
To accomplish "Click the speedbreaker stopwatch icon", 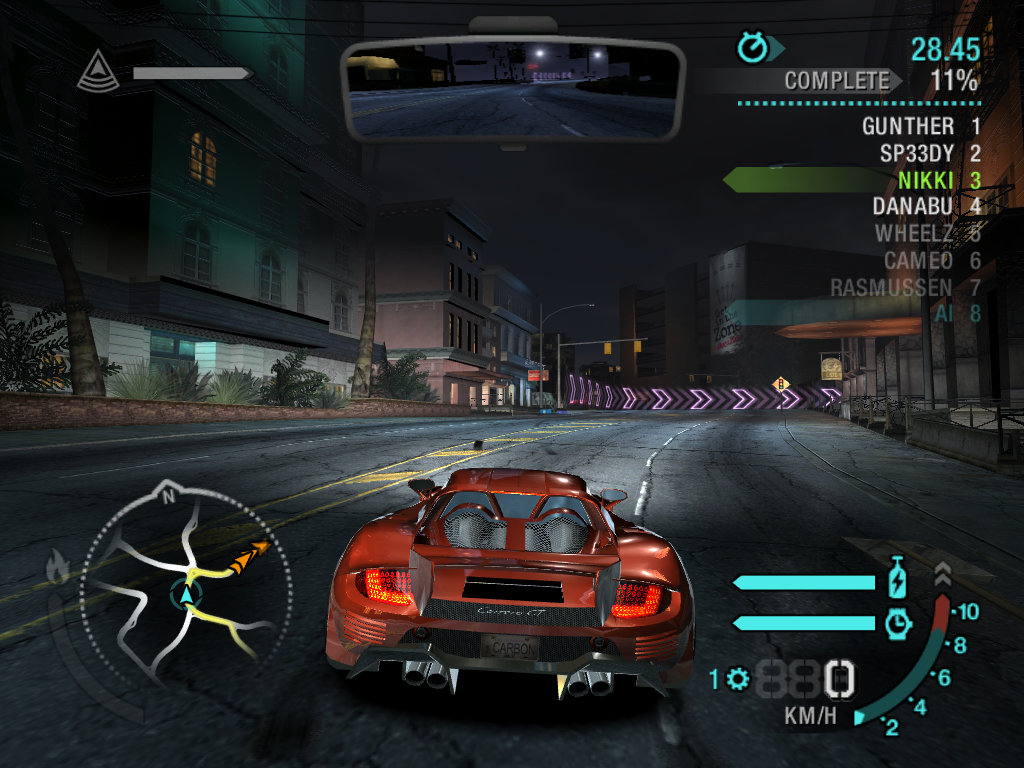I will tap(898, 623).
